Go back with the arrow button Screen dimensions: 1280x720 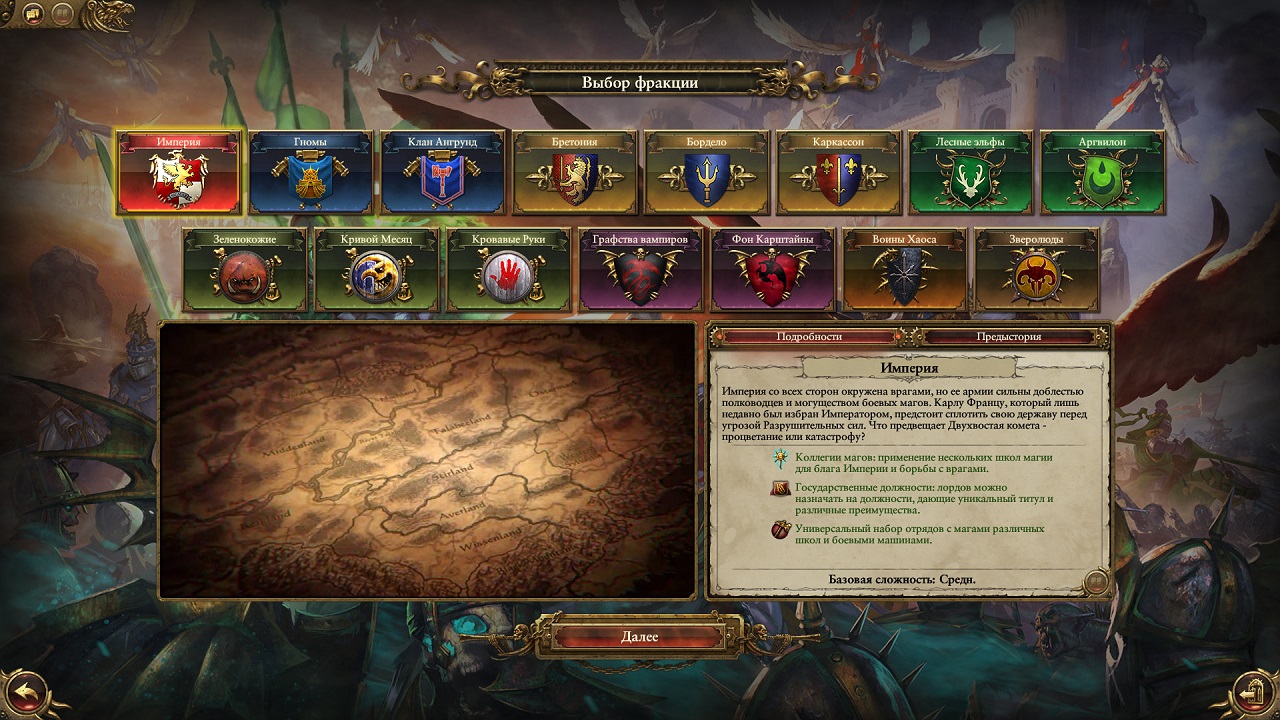(27, 689)
